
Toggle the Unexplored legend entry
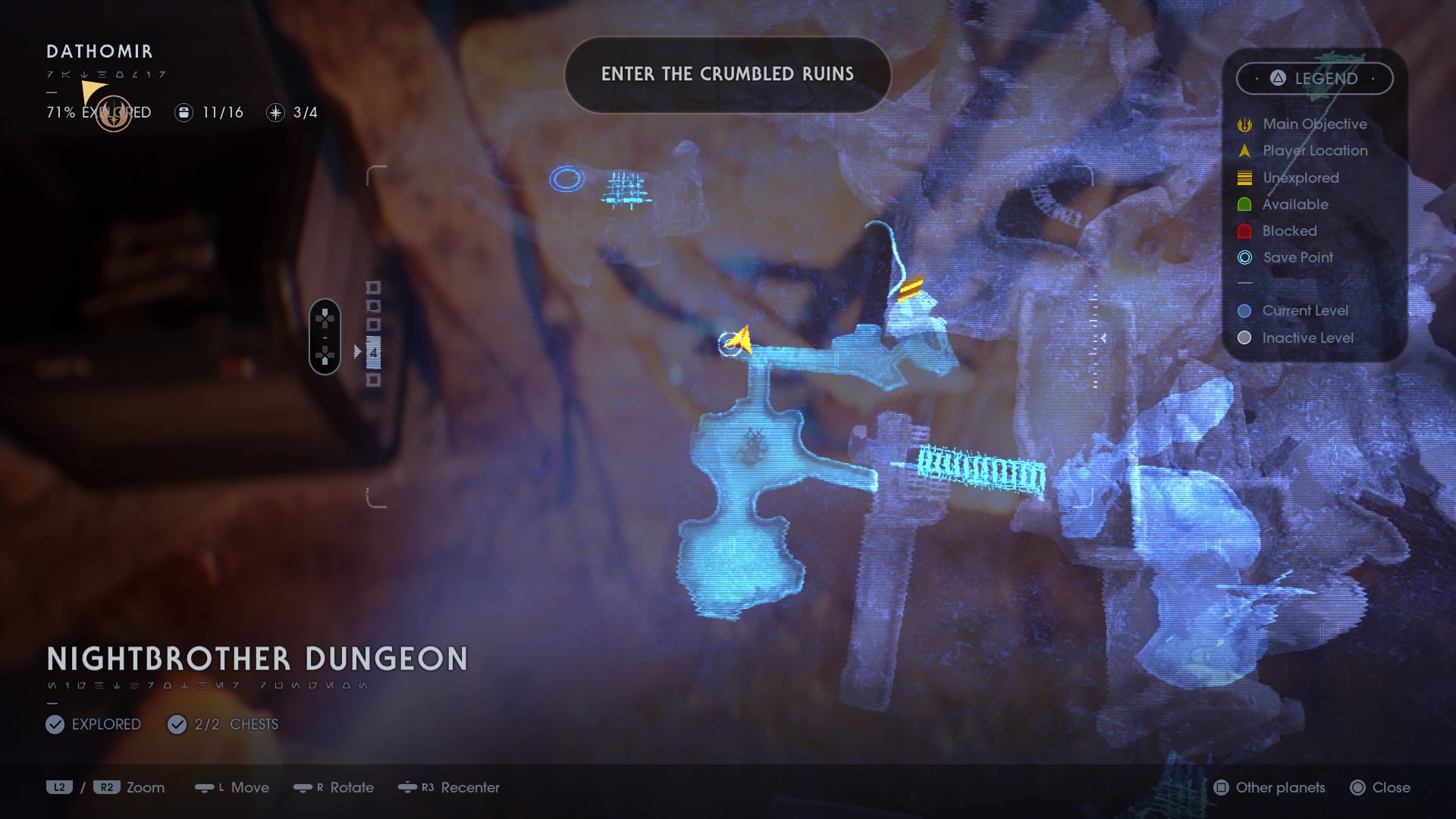[1244, 177]
